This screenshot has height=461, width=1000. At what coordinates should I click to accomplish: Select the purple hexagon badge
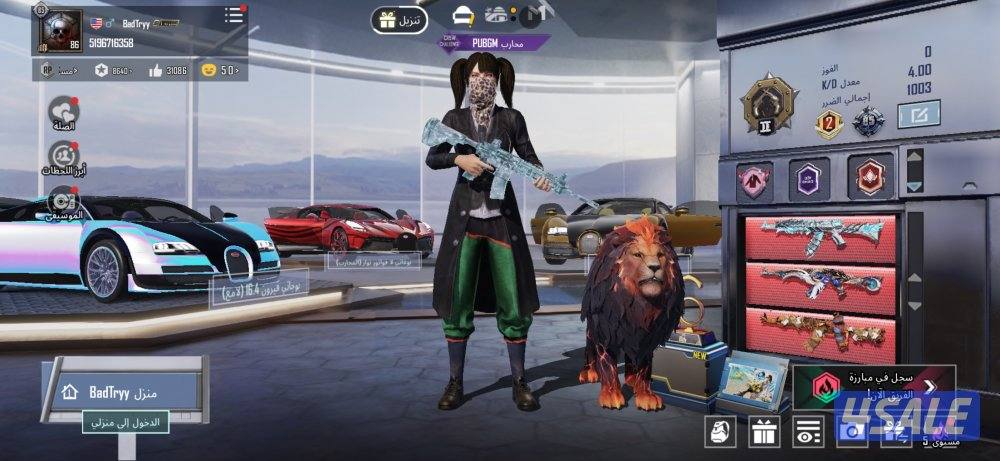pyautogui.click(x=809, y=180)
